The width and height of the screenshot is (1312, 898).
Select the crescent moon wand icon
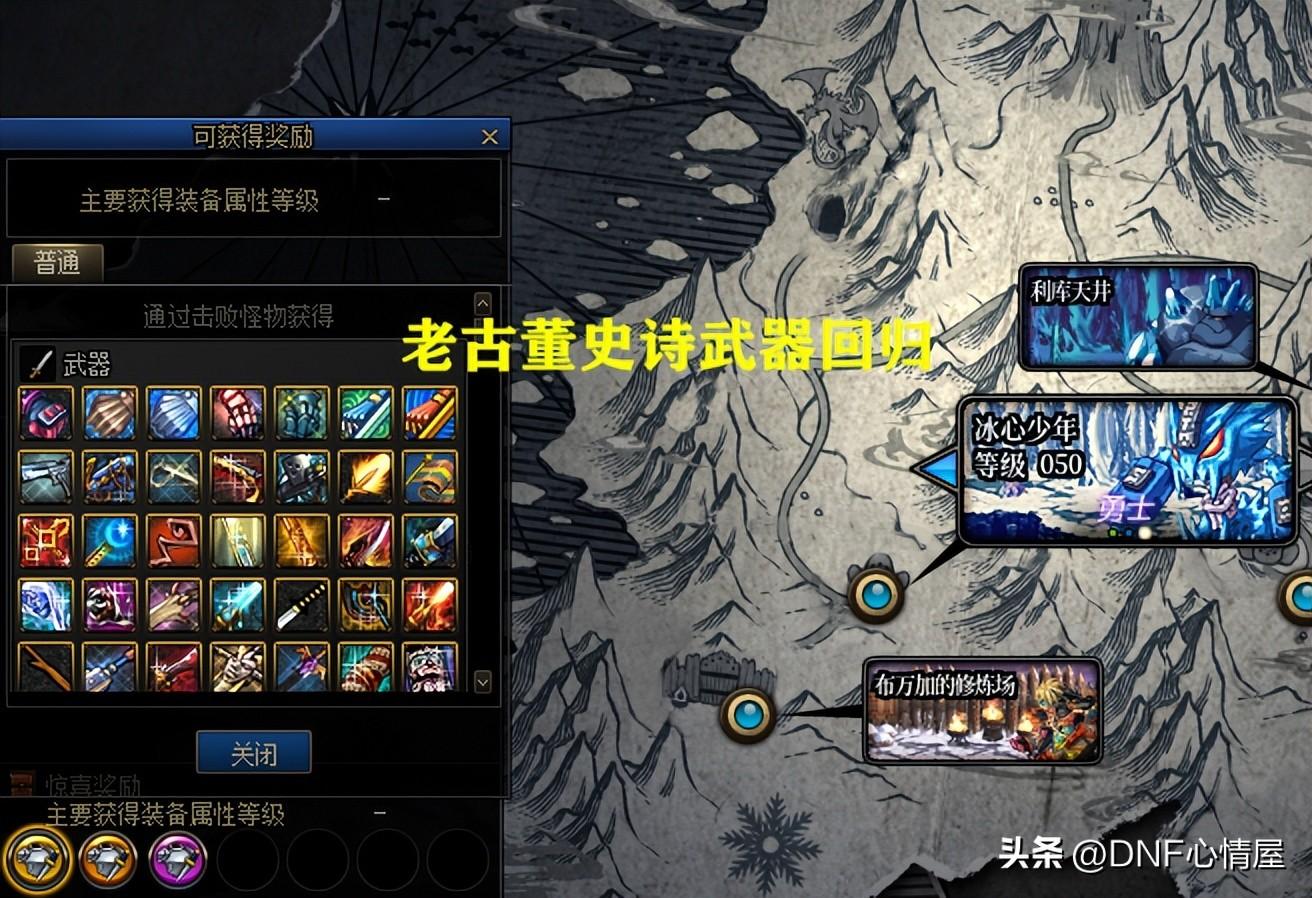[109, 541]
